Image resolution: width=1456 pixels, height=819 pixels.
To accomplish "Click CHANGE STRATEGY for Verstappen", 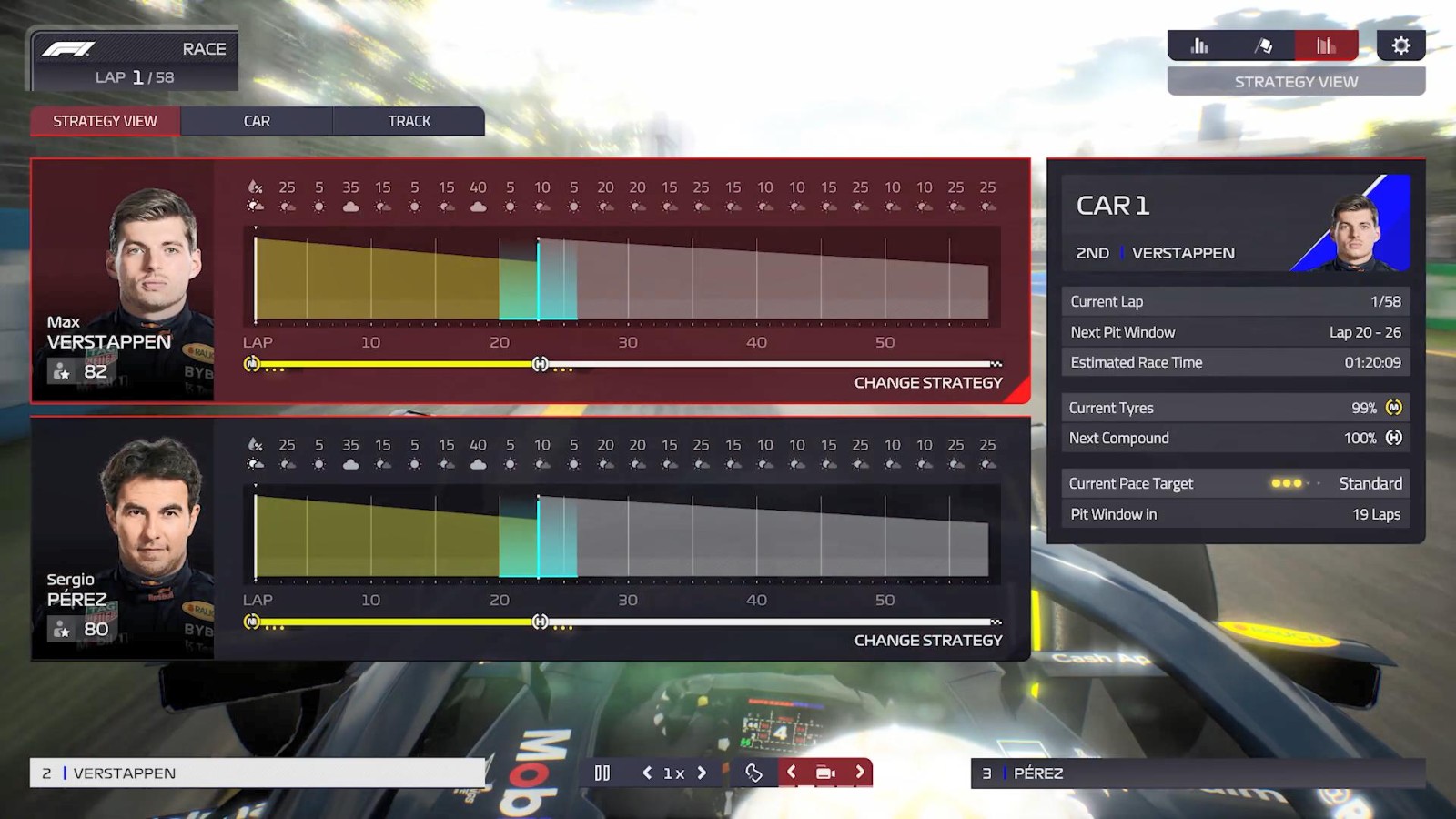I will [x=928, y=383].
